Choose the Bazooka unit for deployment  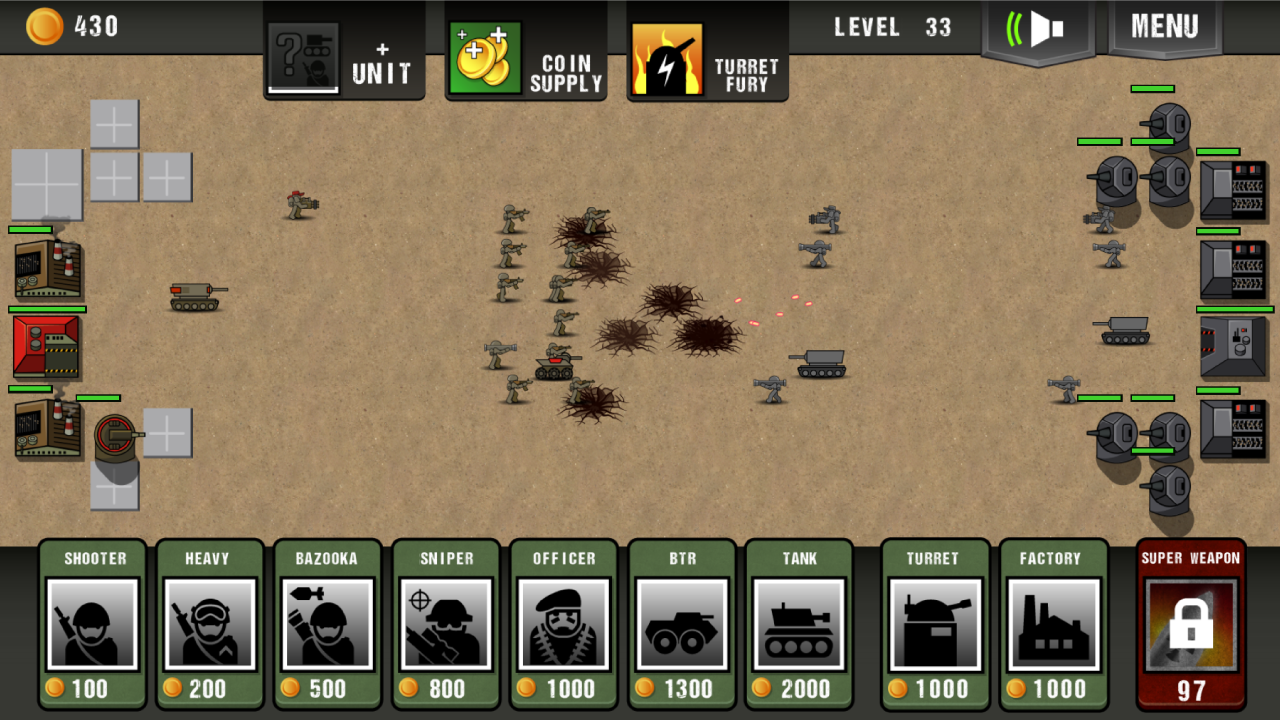pyautogui.click(x=327, y=624)
